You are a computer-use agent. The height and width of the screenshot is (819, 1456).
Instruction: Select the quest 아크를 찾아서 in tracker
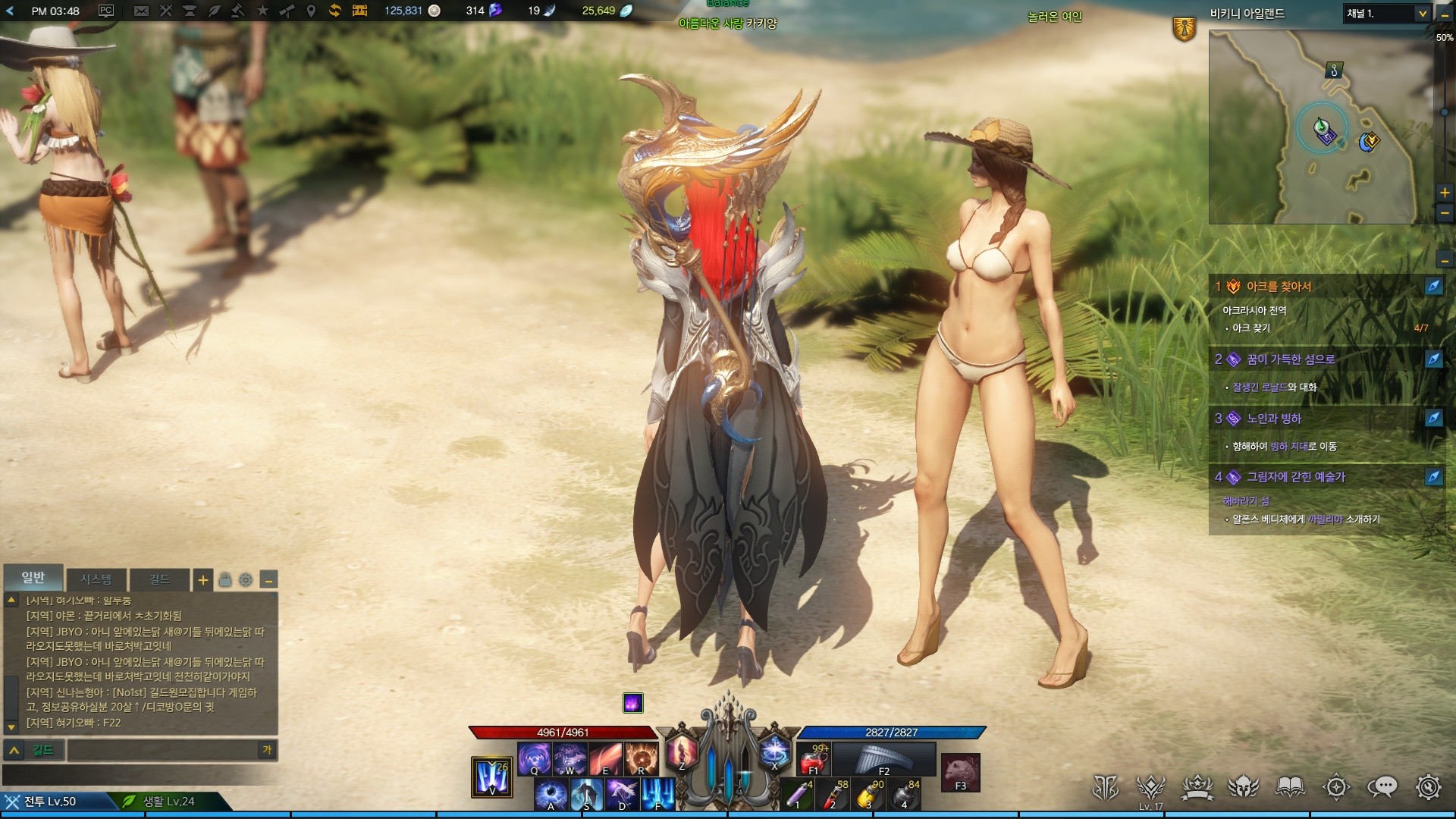pyautogui.click(x=1279, y=287)
